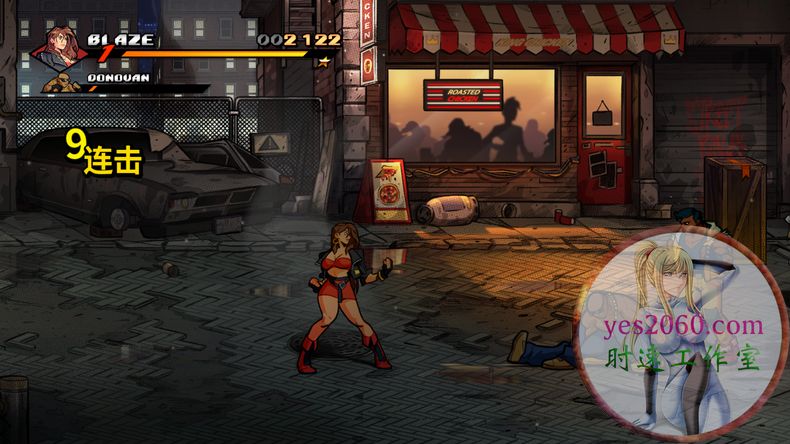Click the star special-move icon
This screenshot has height=444, width=790.
(x=323, y=61)
